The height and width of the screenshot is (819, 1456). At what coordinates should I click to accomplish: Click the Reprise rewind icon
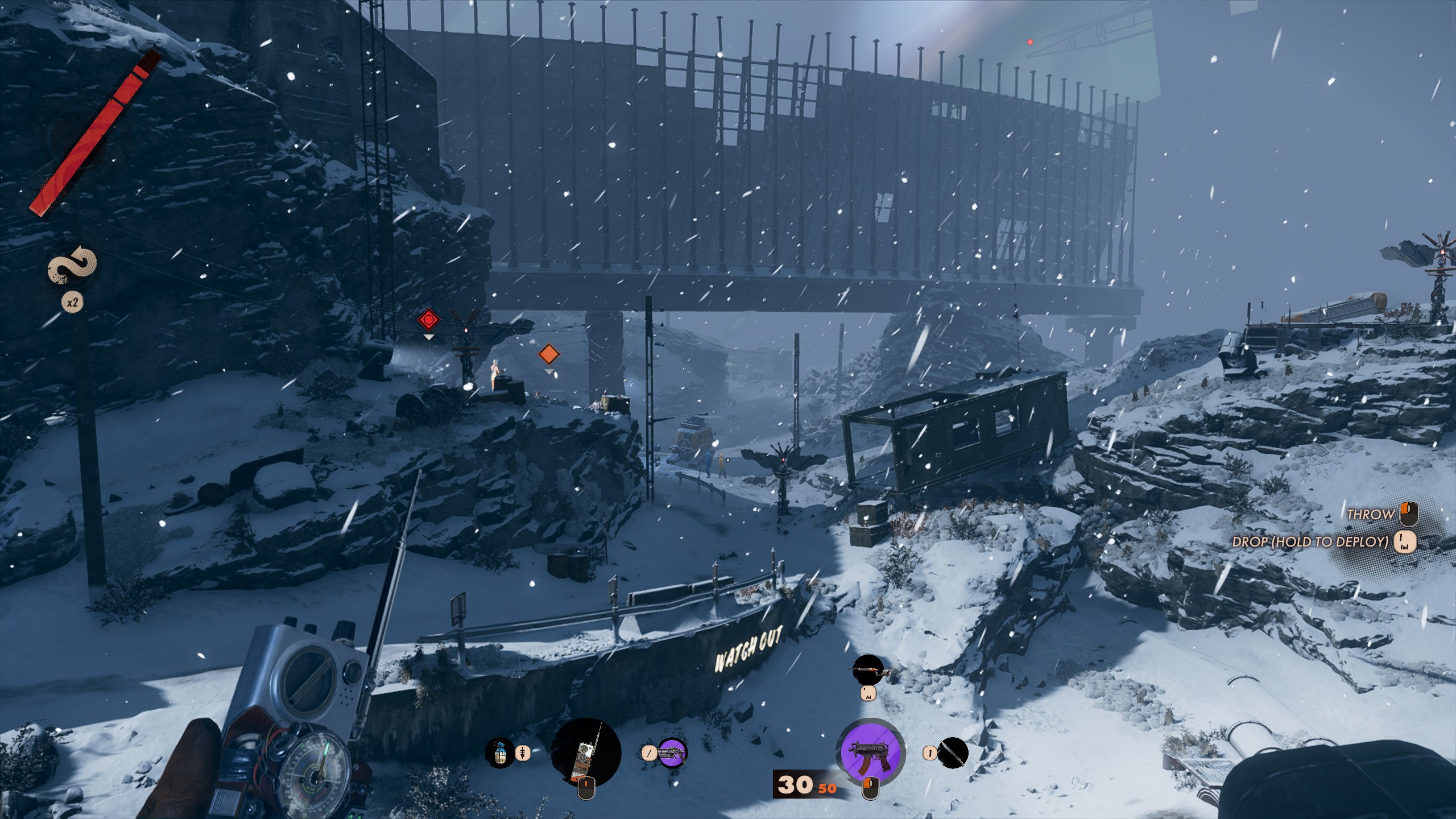point(72,266)
